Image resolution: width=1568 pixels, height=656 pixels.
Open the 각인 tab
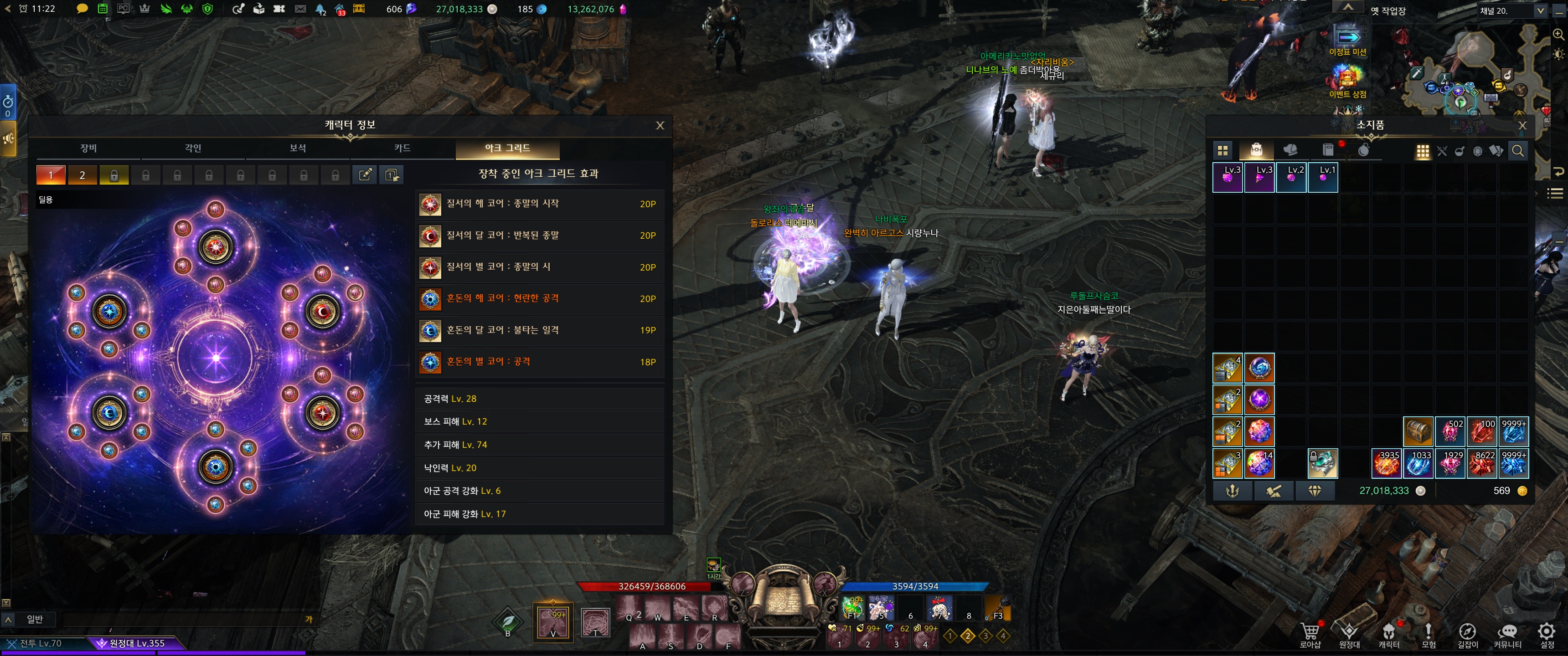(x=193, y=149)
